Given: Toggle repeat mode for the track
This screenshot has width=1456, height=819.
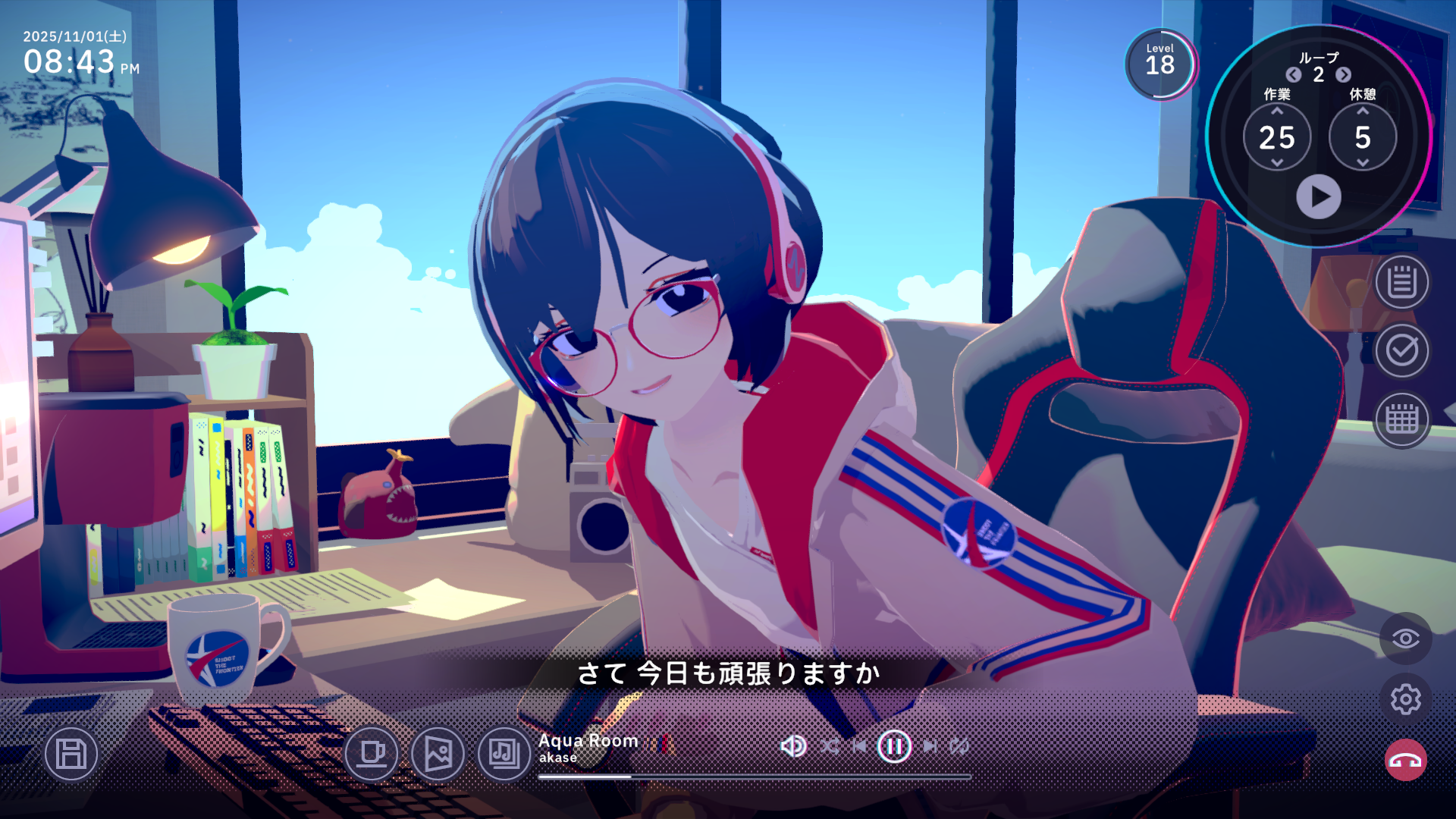Looking at the screenshot, I should coord(959,745).
